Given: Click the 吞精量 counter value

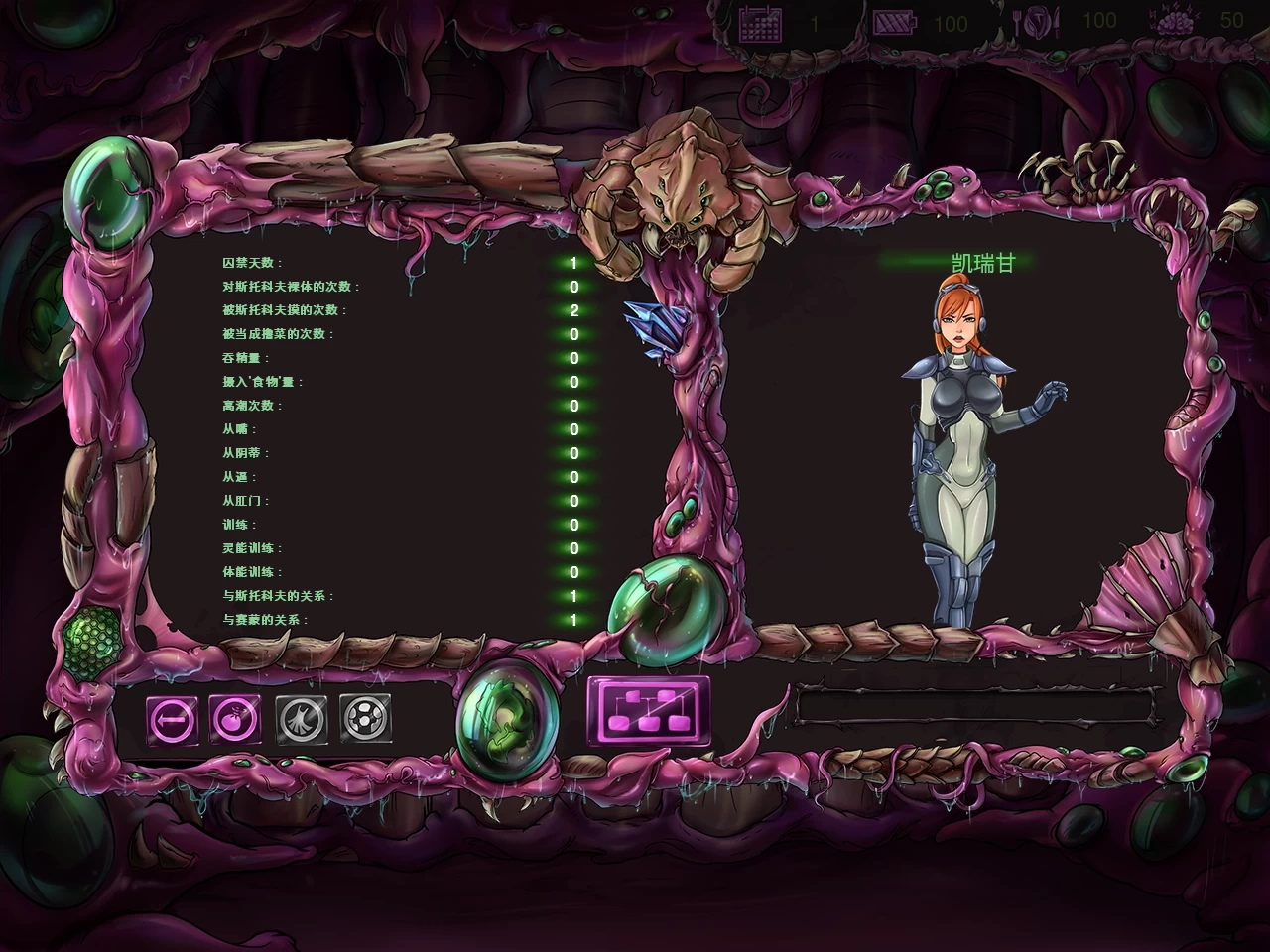Looking at the screenshot, I should [x=571, y=358].
